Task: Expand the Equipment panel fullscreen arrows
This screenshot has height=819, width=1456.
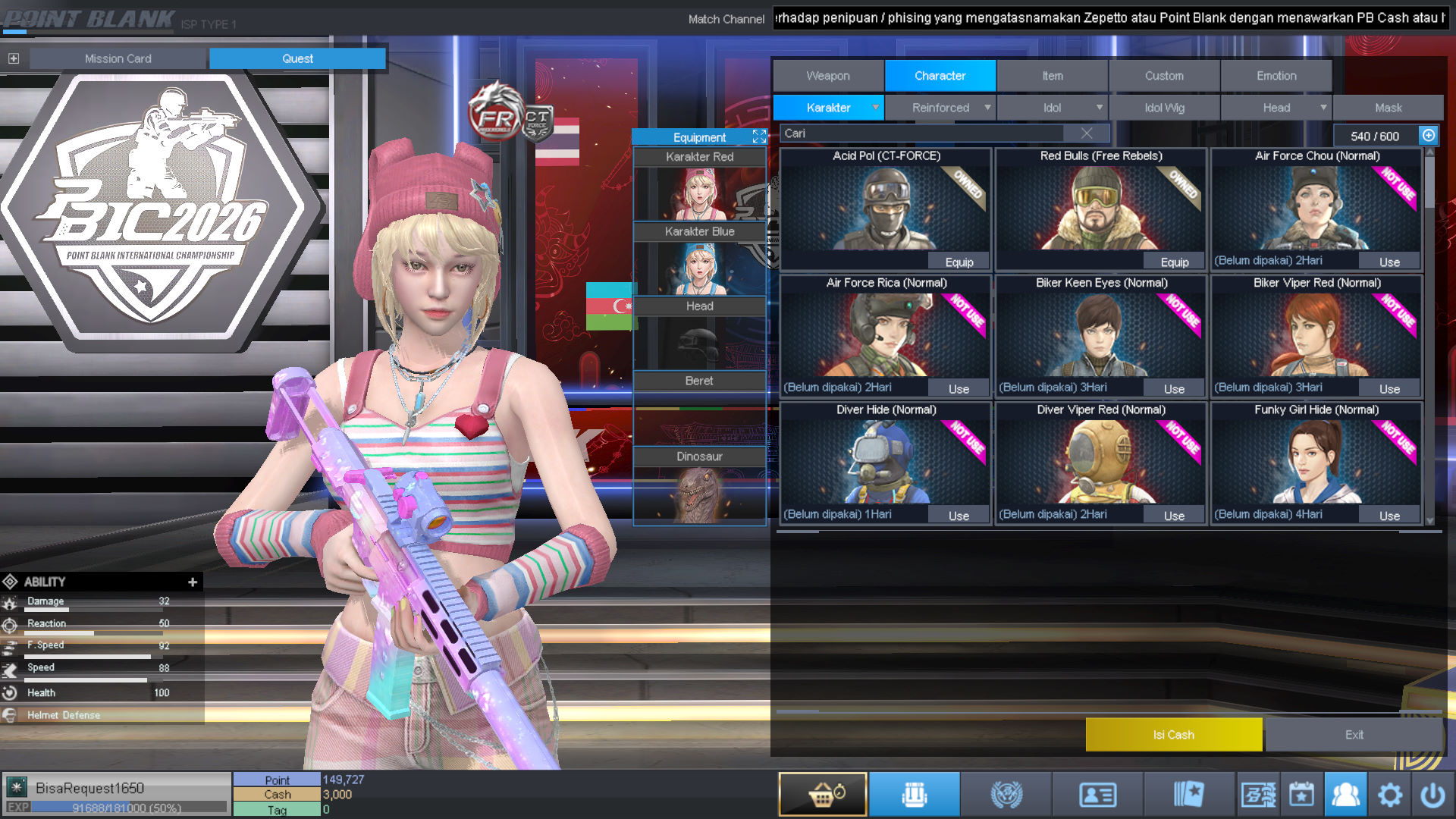Action: pos(759,136)
